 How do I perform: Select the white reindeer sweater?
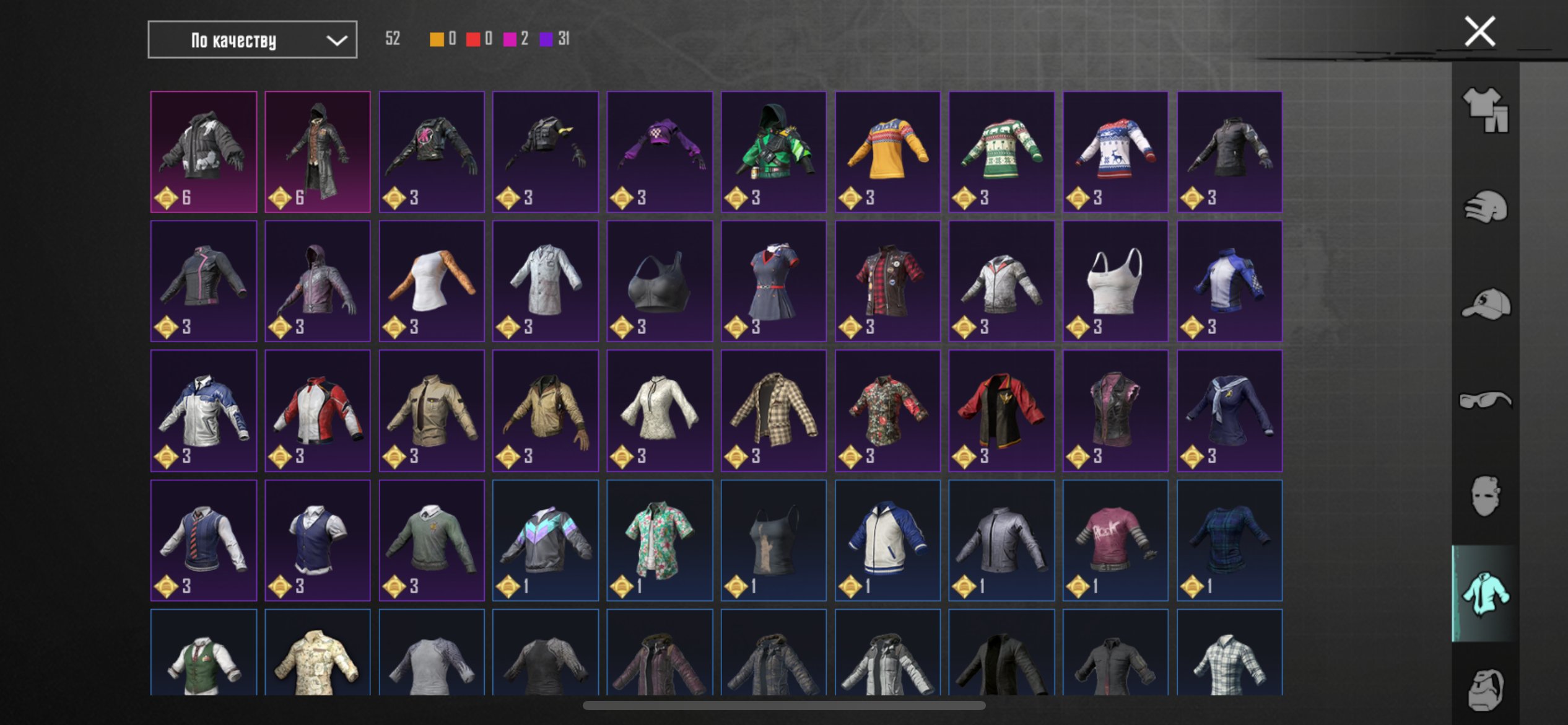tap(1115, 152)
